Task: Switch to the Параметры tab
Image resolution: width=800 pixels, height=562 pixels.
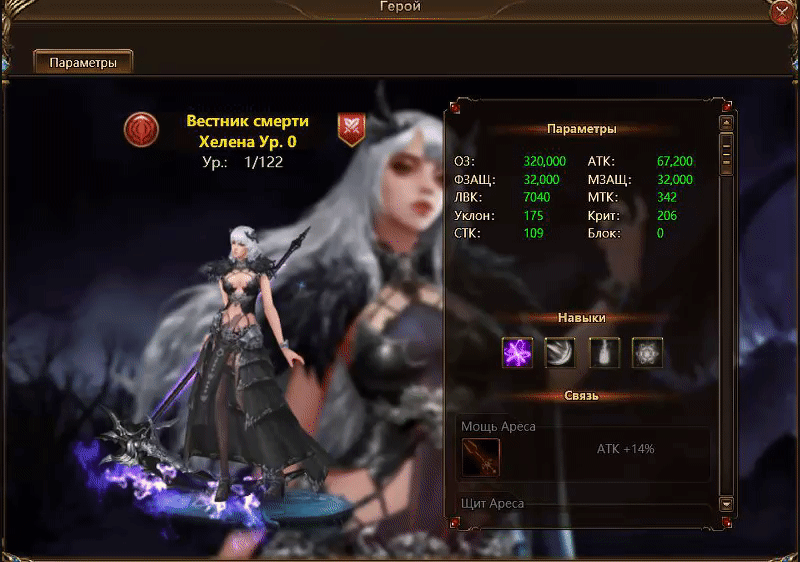Action: click(x=84, y=62)
